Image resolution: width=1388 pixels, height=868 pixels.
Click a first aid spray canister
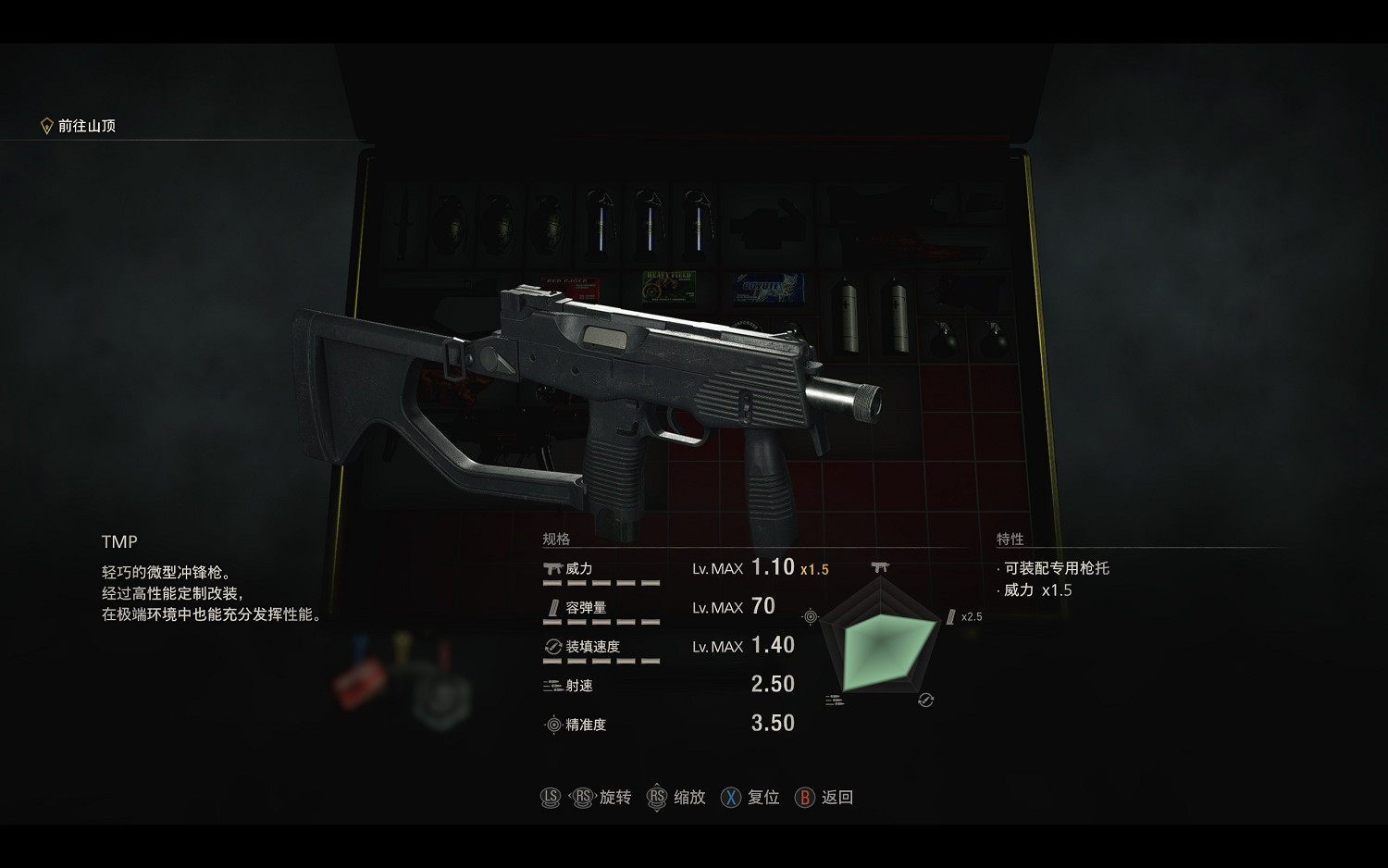pyautogui.click(x=847, y=315)
